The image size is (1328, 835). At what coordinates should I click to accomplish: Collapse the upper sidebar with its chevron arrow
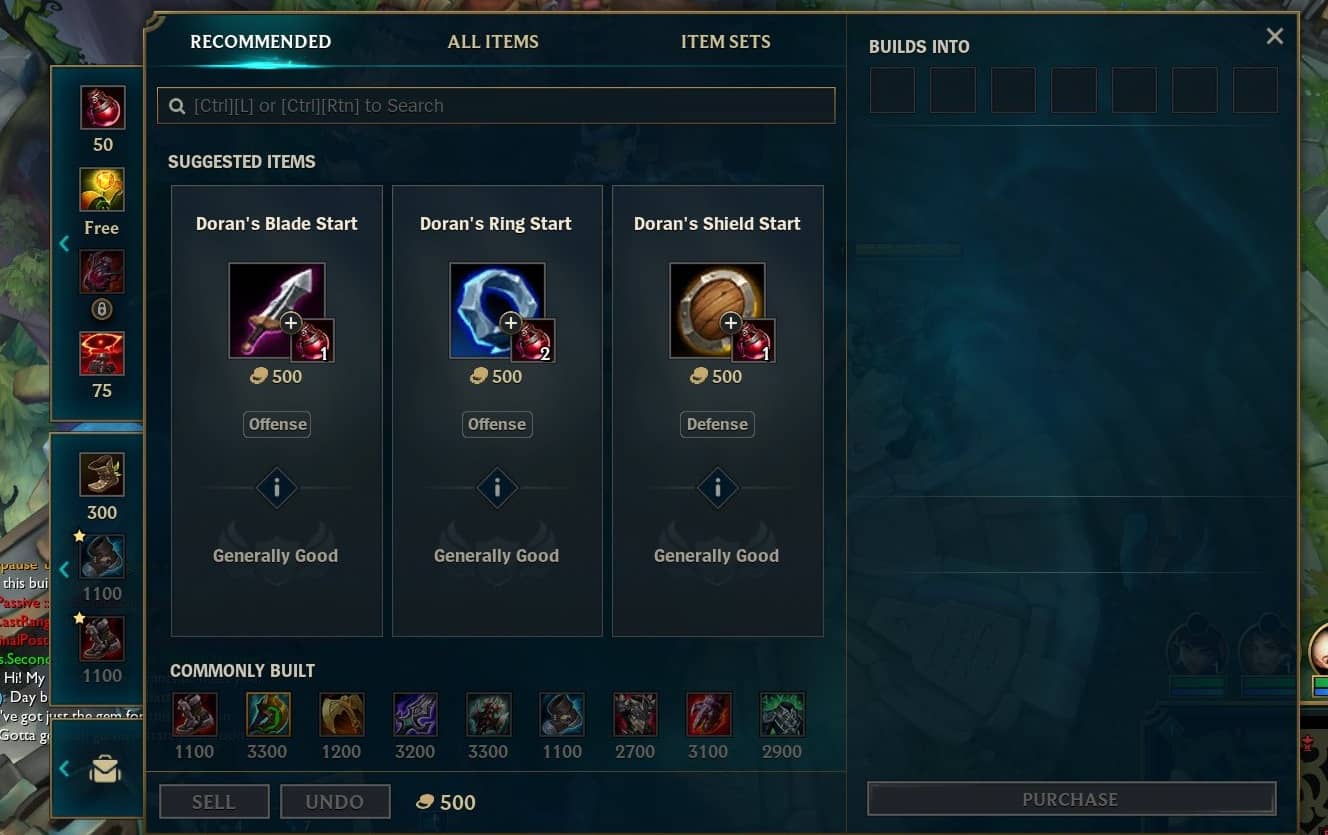[65, 243]
